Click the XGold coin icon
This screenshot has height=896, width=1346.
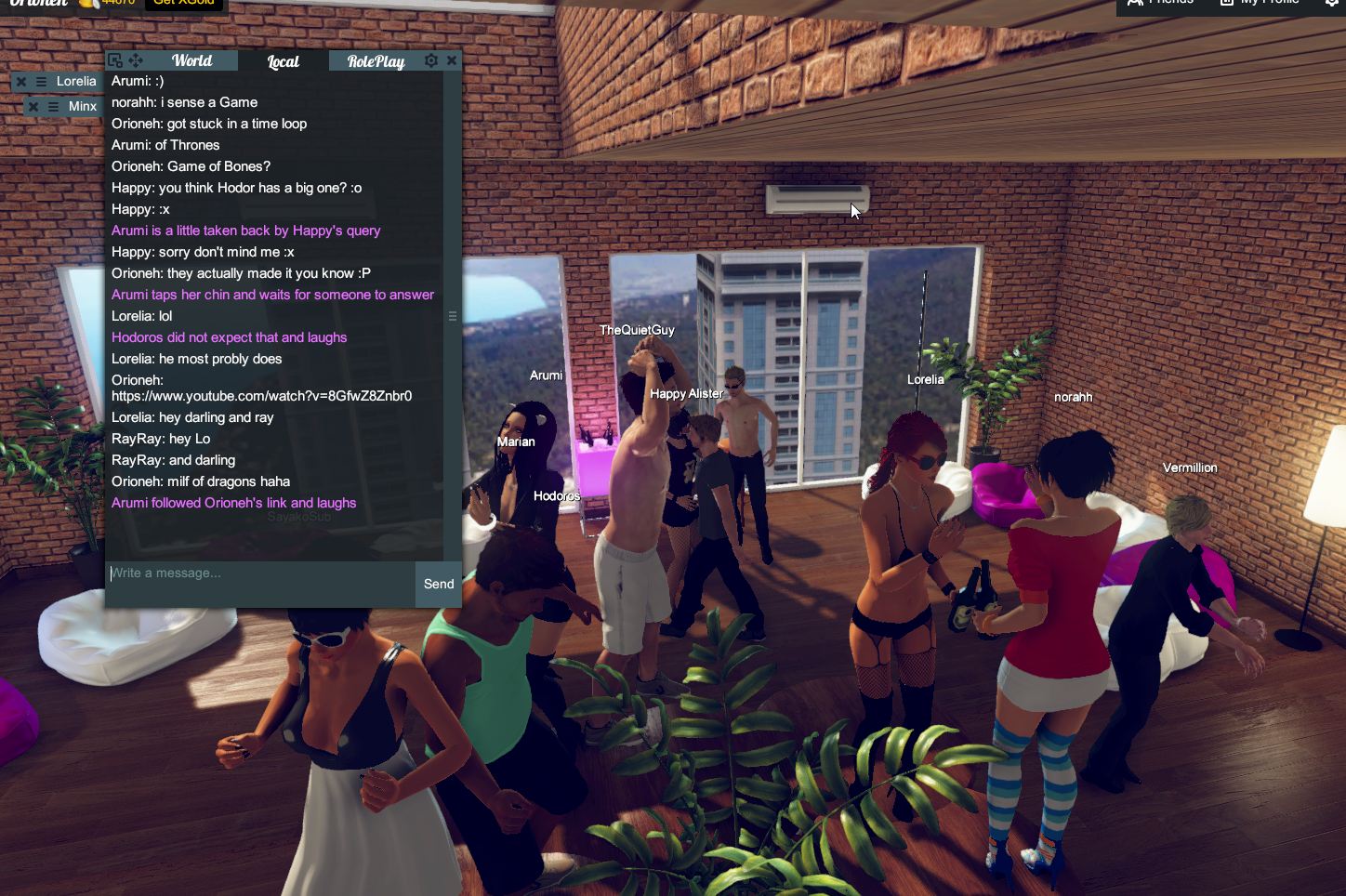click(88, 3)
